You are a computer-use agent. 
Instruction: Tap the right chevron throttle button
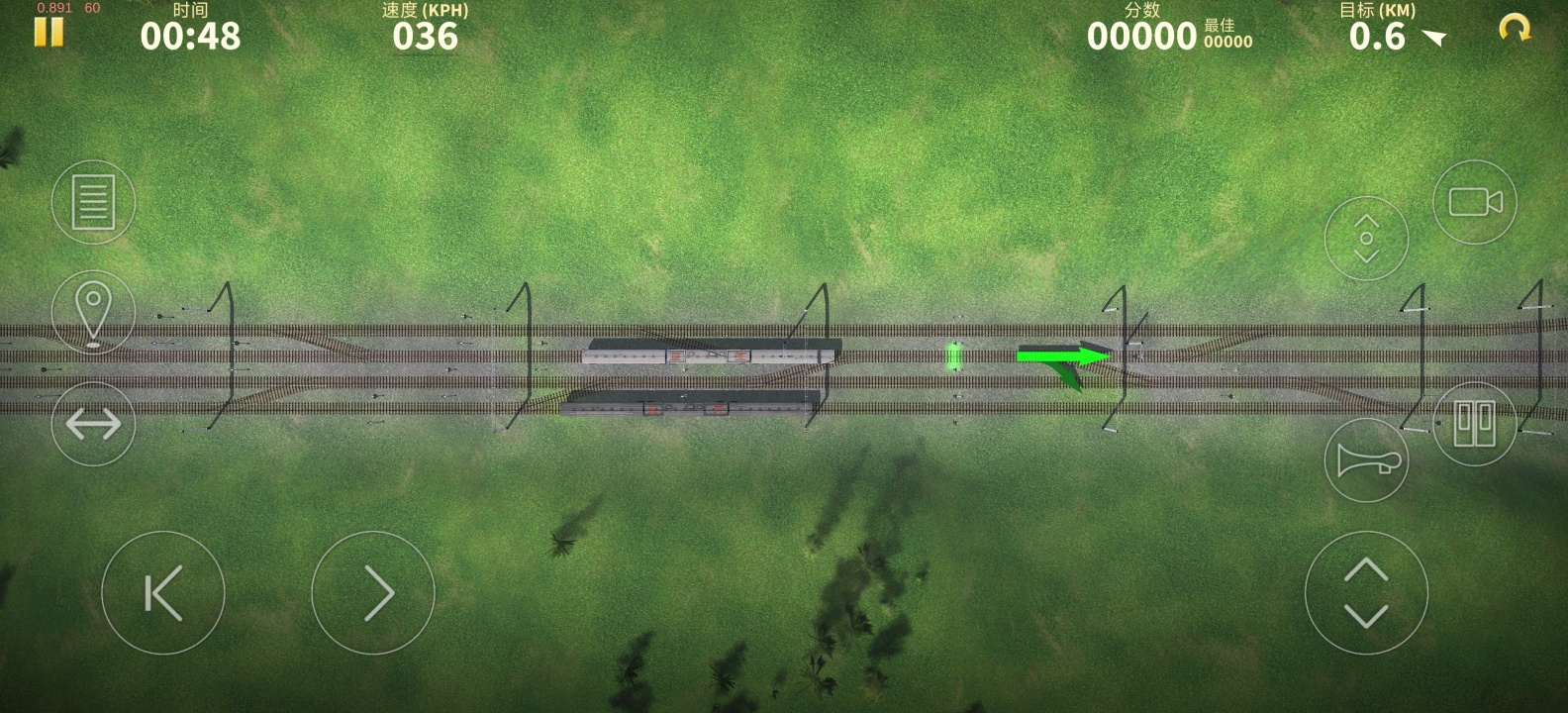pos(373,593)
